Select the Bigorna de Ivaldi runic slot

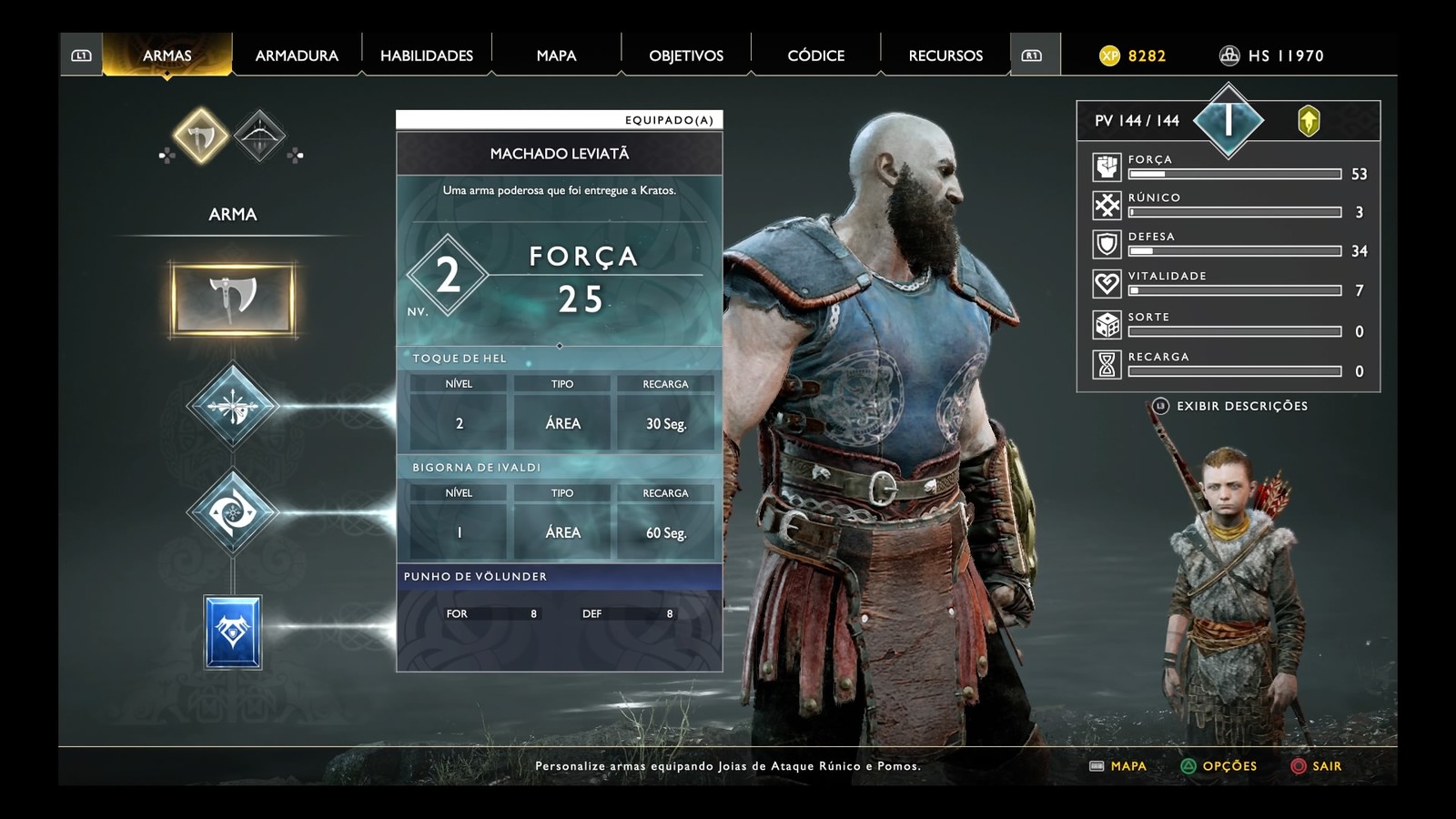[x=233, y=513]
